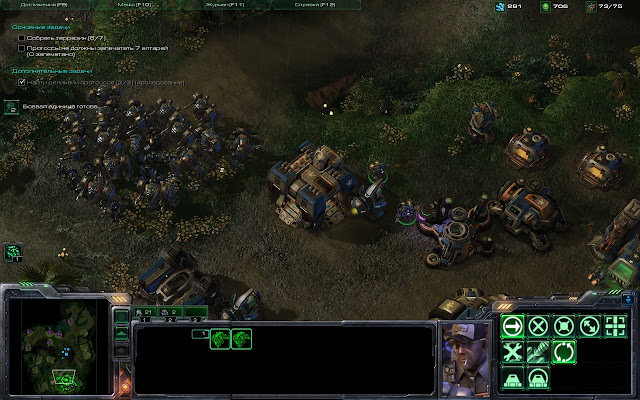Click the unit-ready notification icon
Screen dimensions: 640x400
tap(11, 106)
